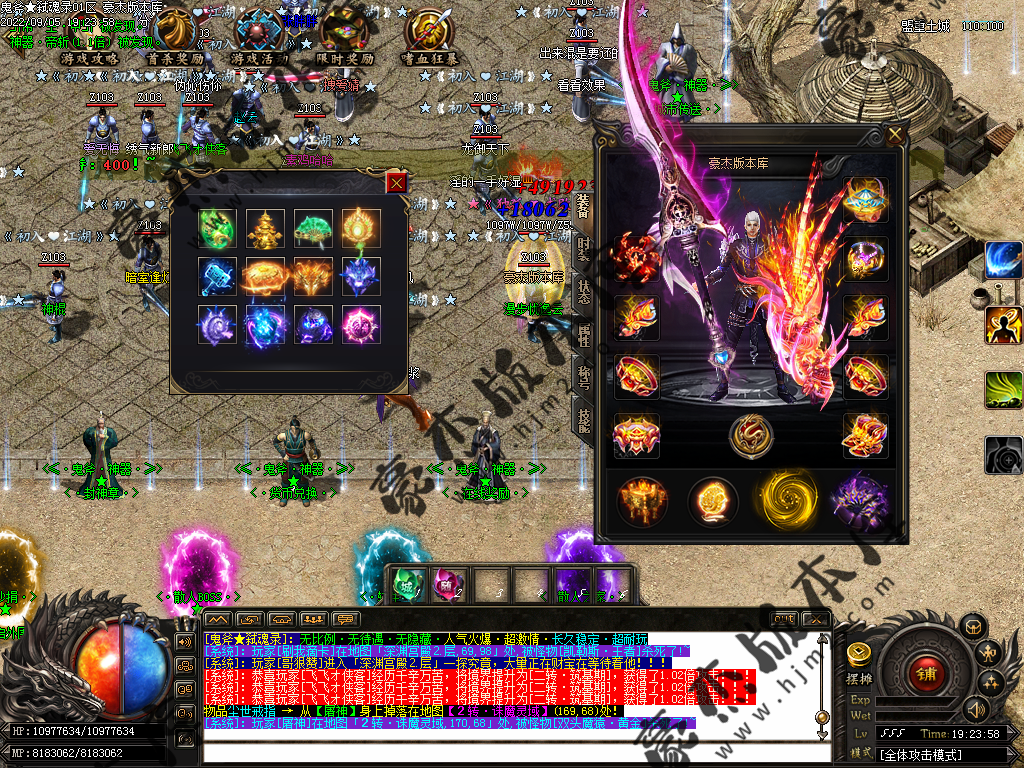
Task: Open the 游戏活动 events icon
Action: 259,36
